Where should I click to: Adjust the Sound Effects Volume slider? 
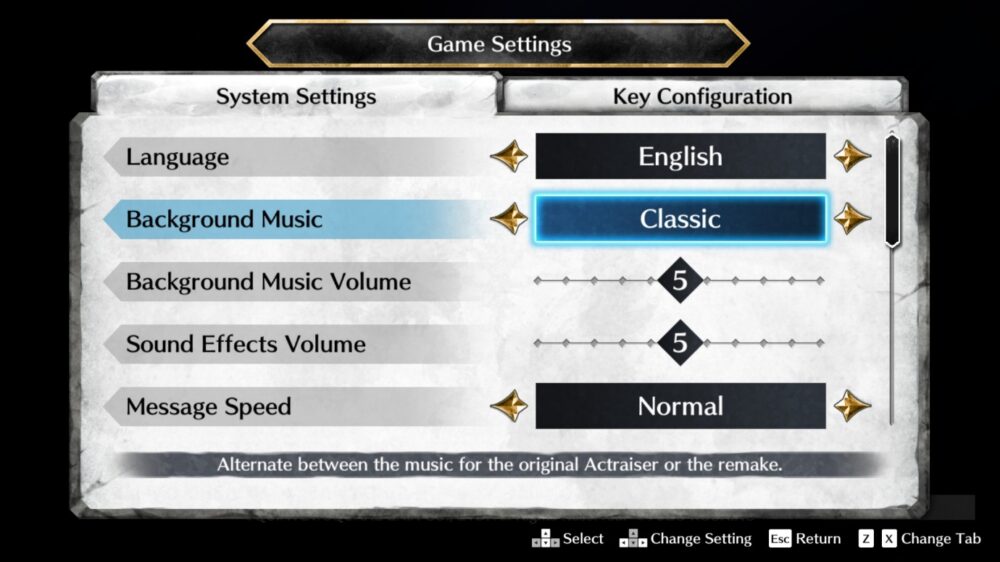point(680,344)
